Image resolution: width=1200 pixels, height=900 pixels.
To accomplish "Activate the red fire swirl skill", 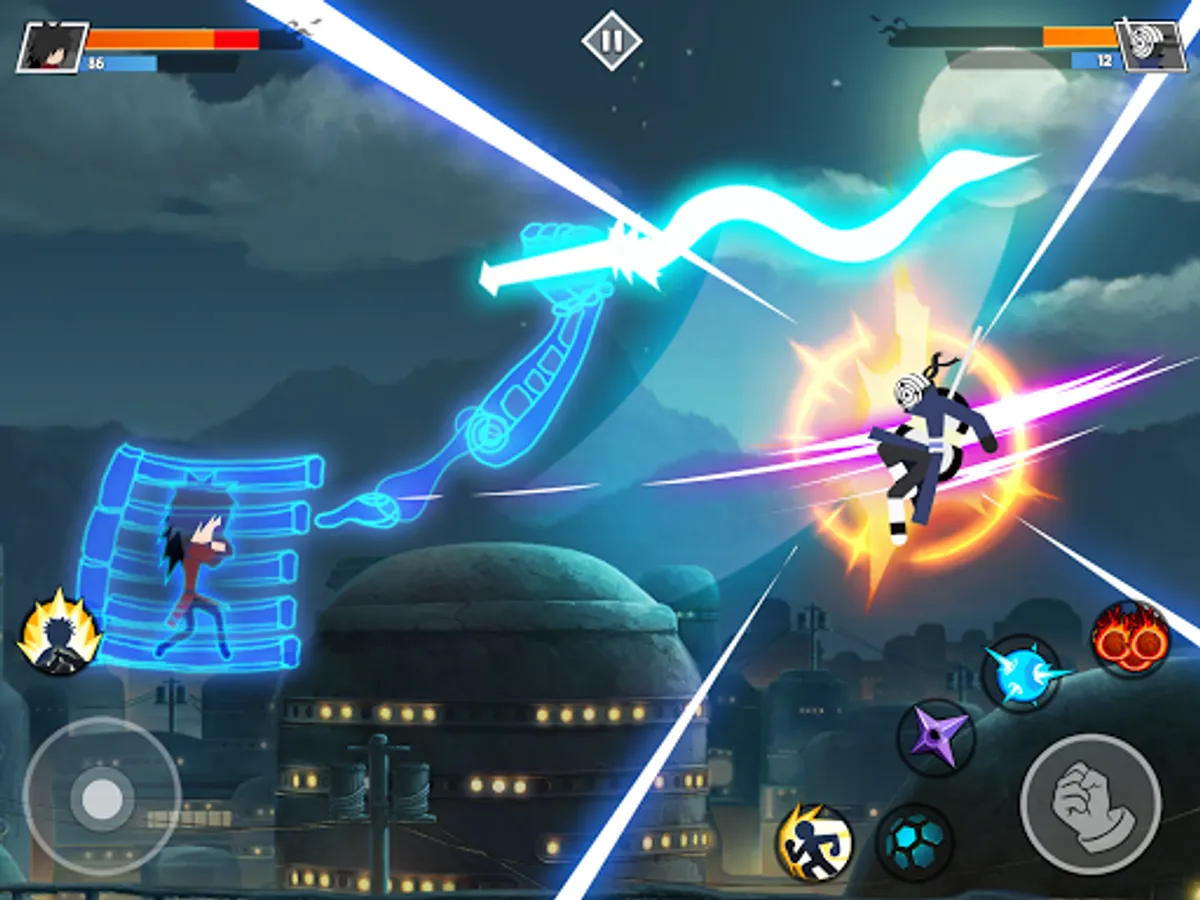I will point(1130,639).
